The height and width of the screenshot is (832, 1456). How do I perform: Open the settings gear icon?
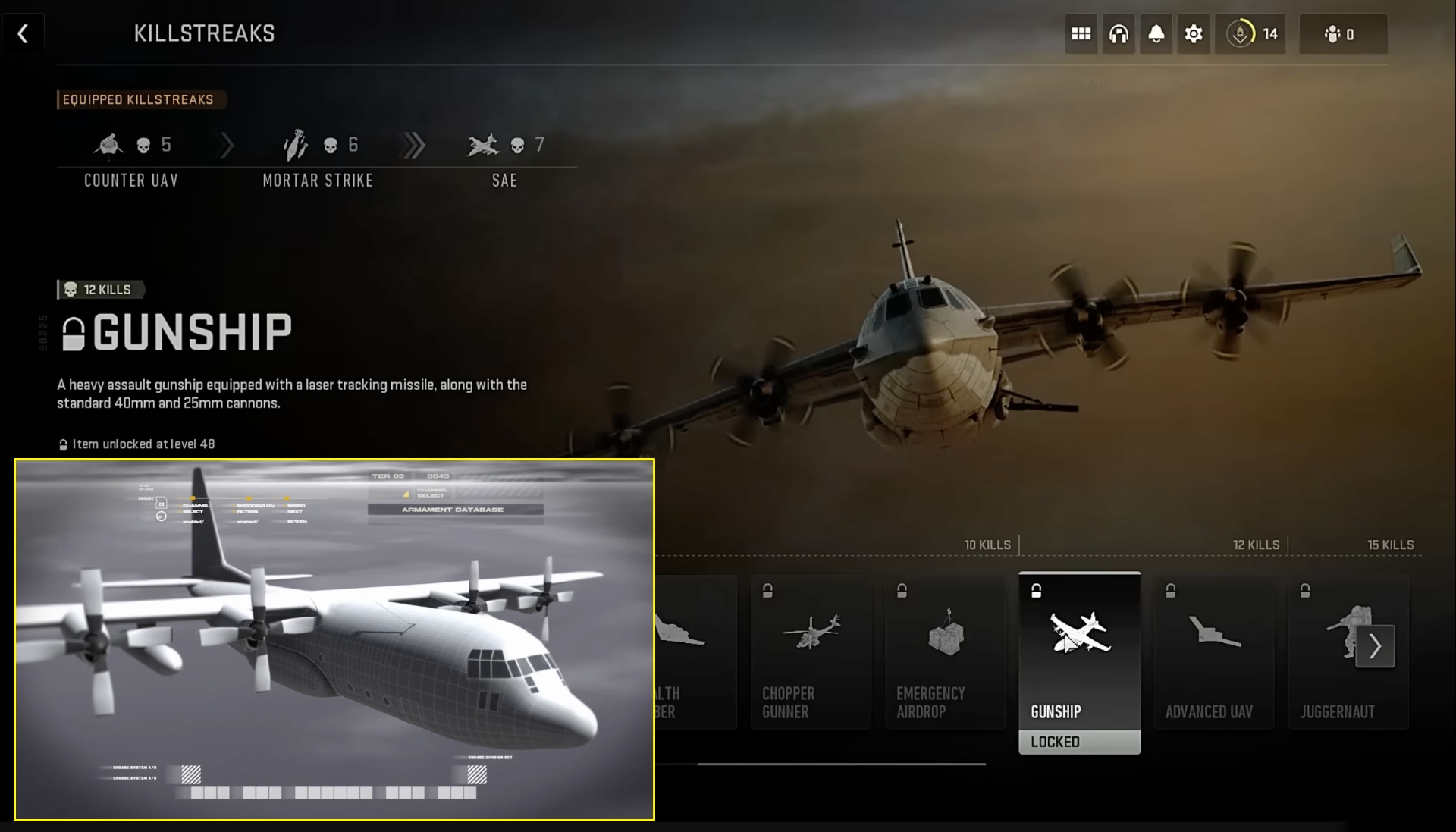pos(1193,33)
